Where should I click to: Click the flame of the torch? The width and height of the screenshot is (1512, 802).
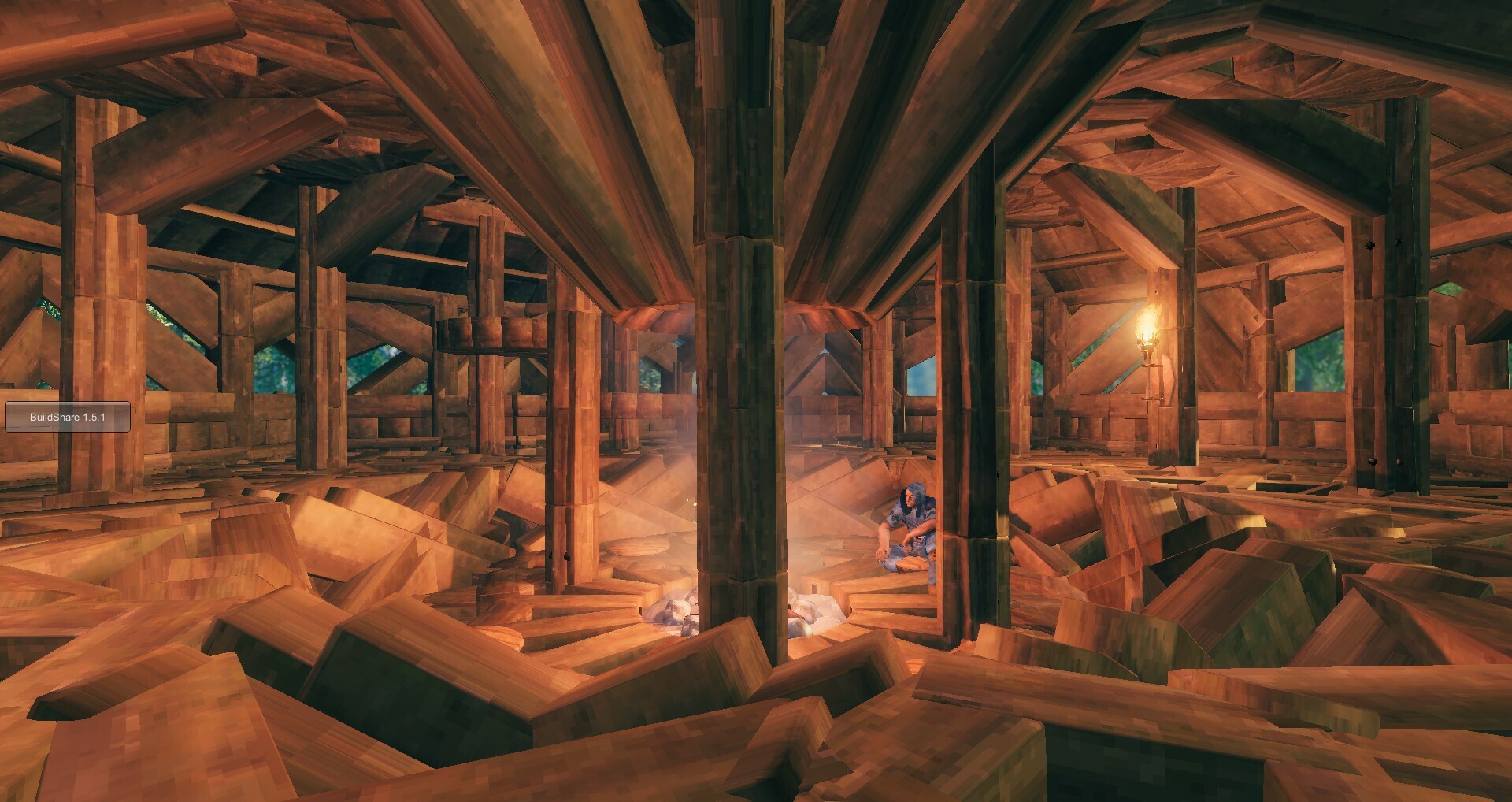tap(1148, 319)
